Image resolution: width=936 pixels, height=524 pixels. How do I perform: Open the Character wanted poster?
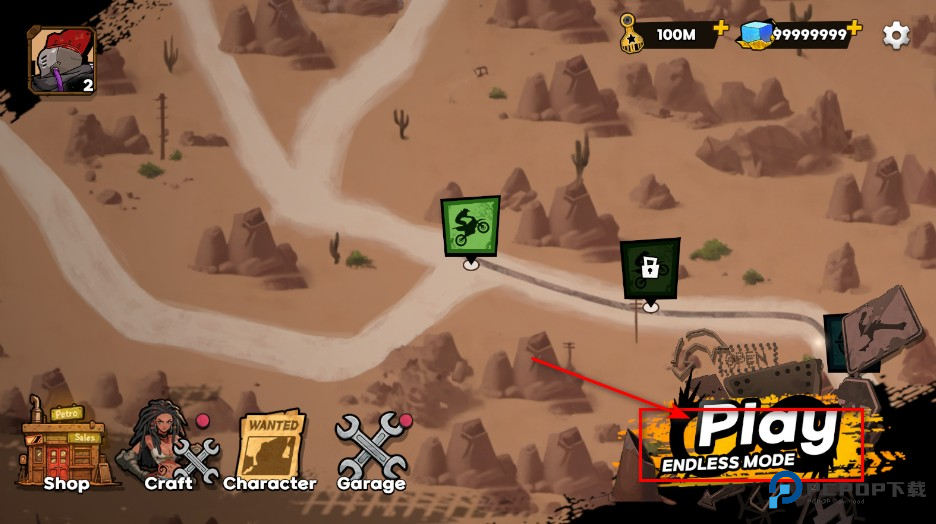[270, 449]
